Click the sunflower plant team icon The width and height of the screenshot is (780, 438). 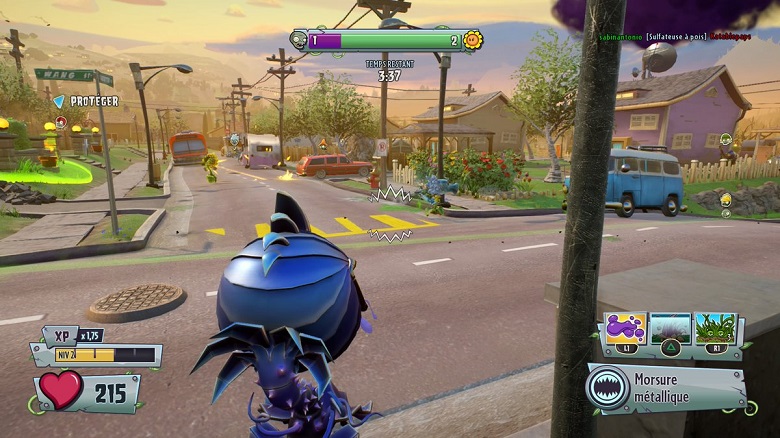pos(473,40)
